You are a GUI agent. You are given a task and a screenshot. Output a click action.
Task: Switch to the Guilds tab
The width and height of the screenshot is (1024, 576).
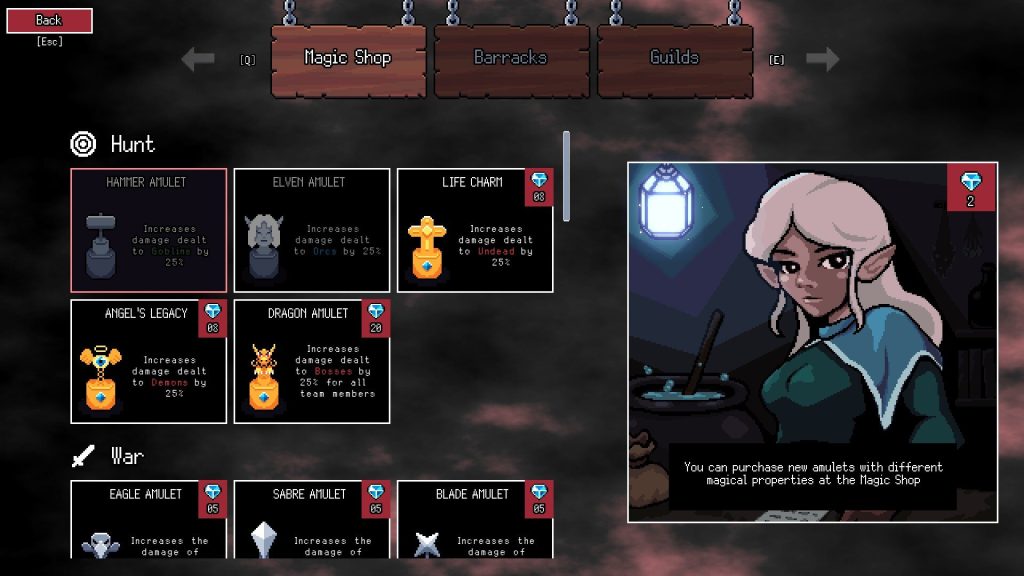674,58
